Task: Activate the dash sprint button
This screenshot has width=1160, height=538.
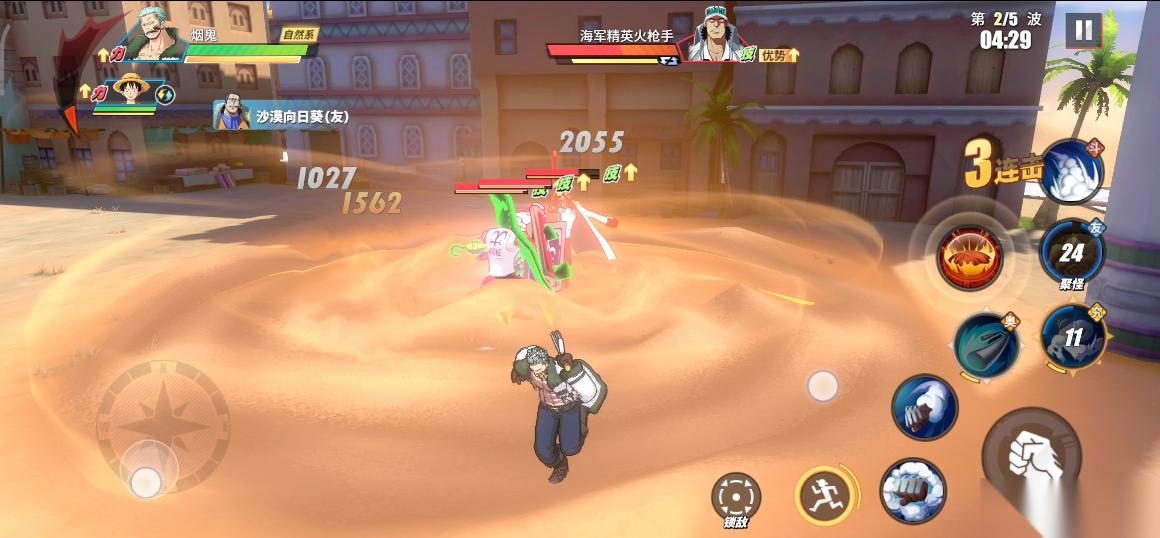Action: (826, 494)
